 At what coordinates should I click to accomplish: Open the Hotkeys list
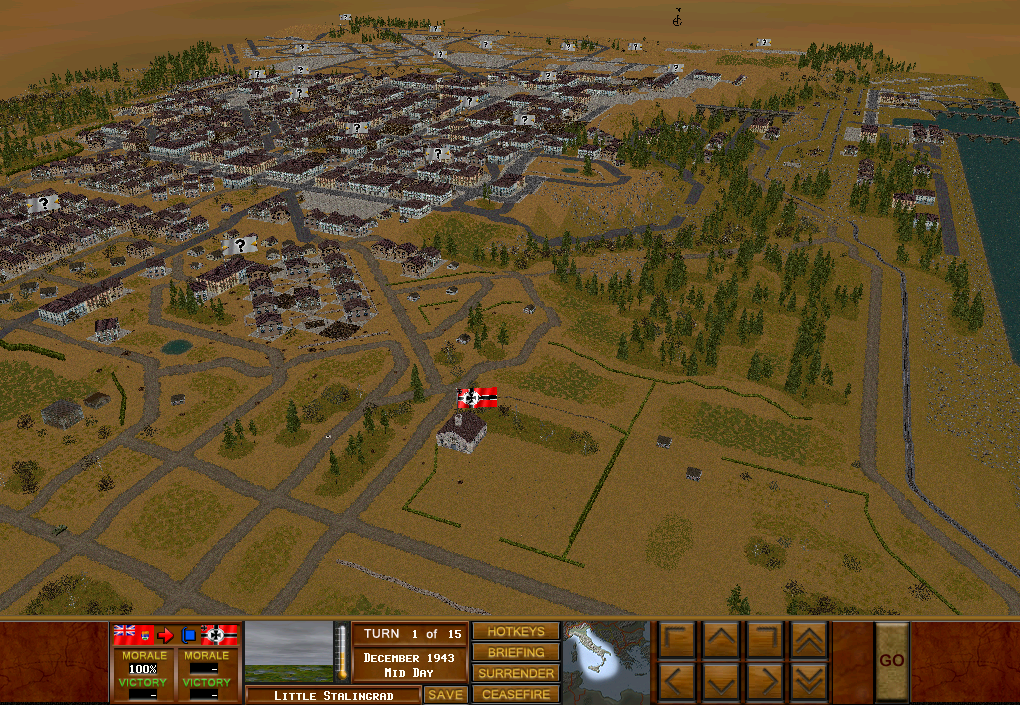tap(516, 632)
